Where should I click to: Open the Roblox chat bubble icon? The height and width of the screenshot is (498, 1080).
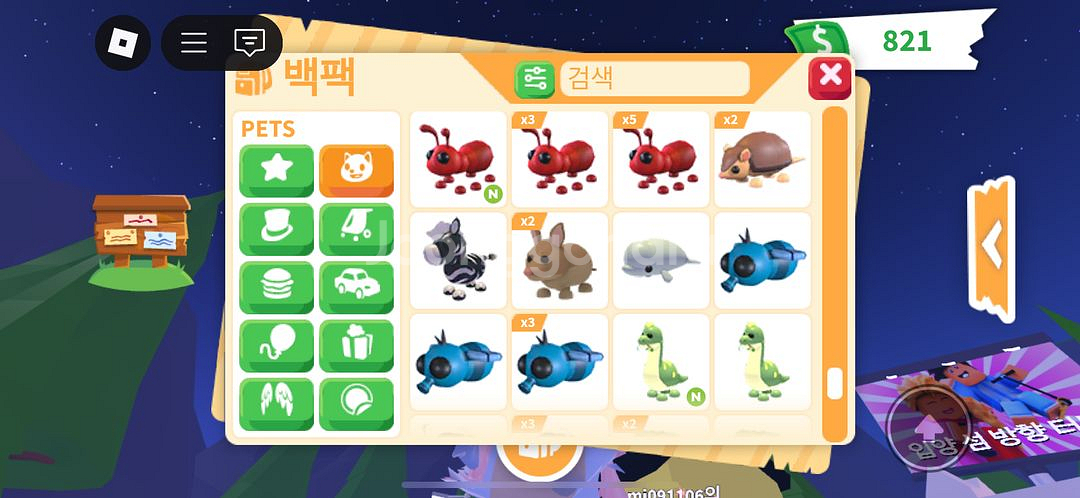click(249, 43)
